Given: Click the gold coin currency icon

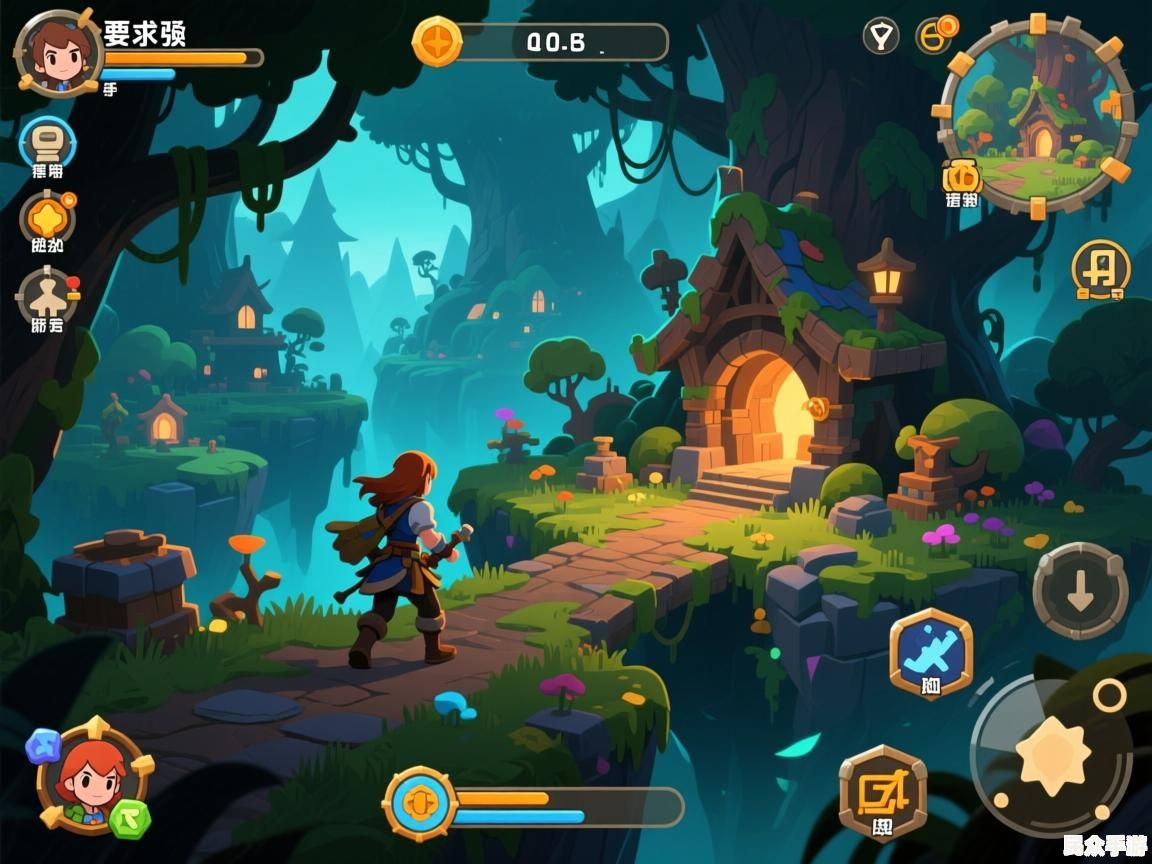Looking at the screenshot, I should click(437, 42).
